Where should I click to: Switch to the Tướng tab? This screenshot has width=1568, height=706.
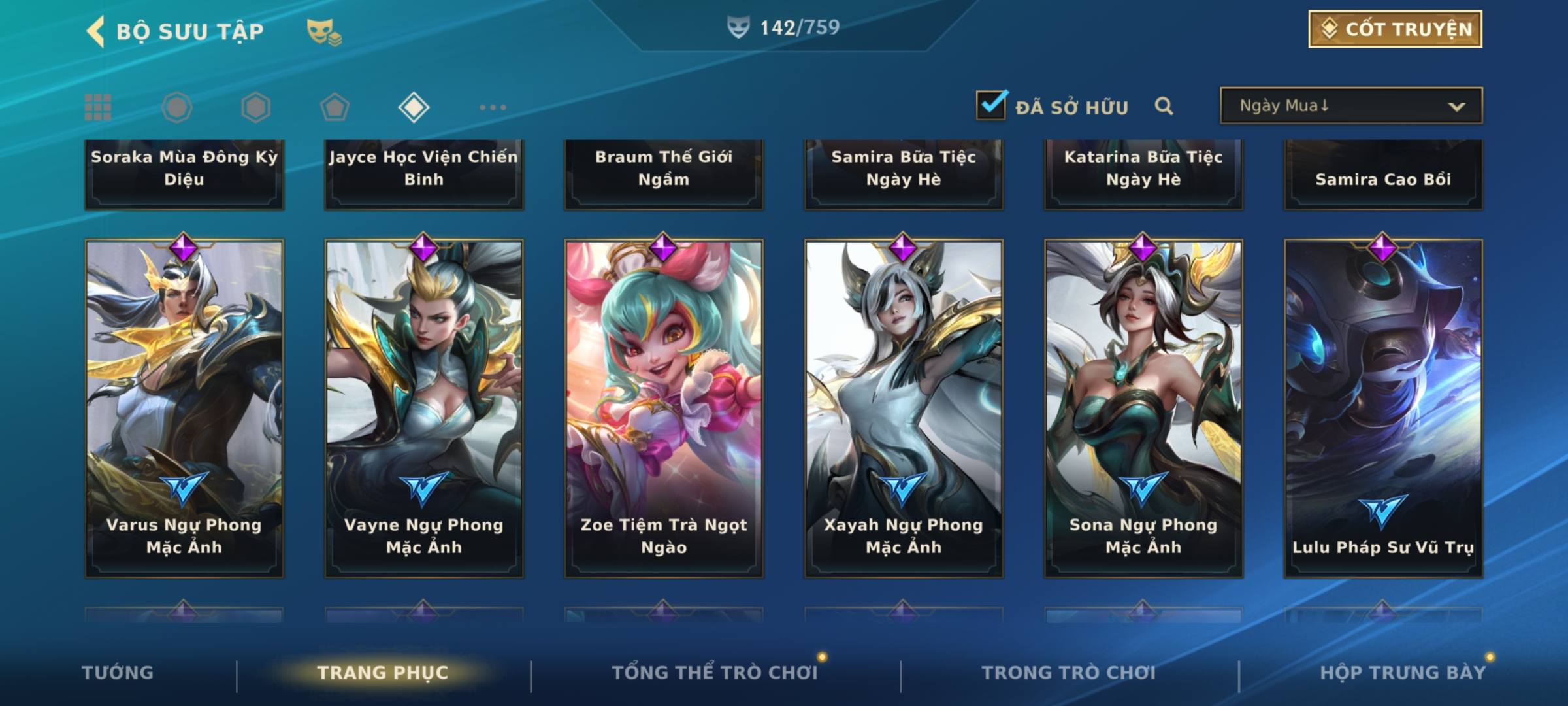pos(118,673)
